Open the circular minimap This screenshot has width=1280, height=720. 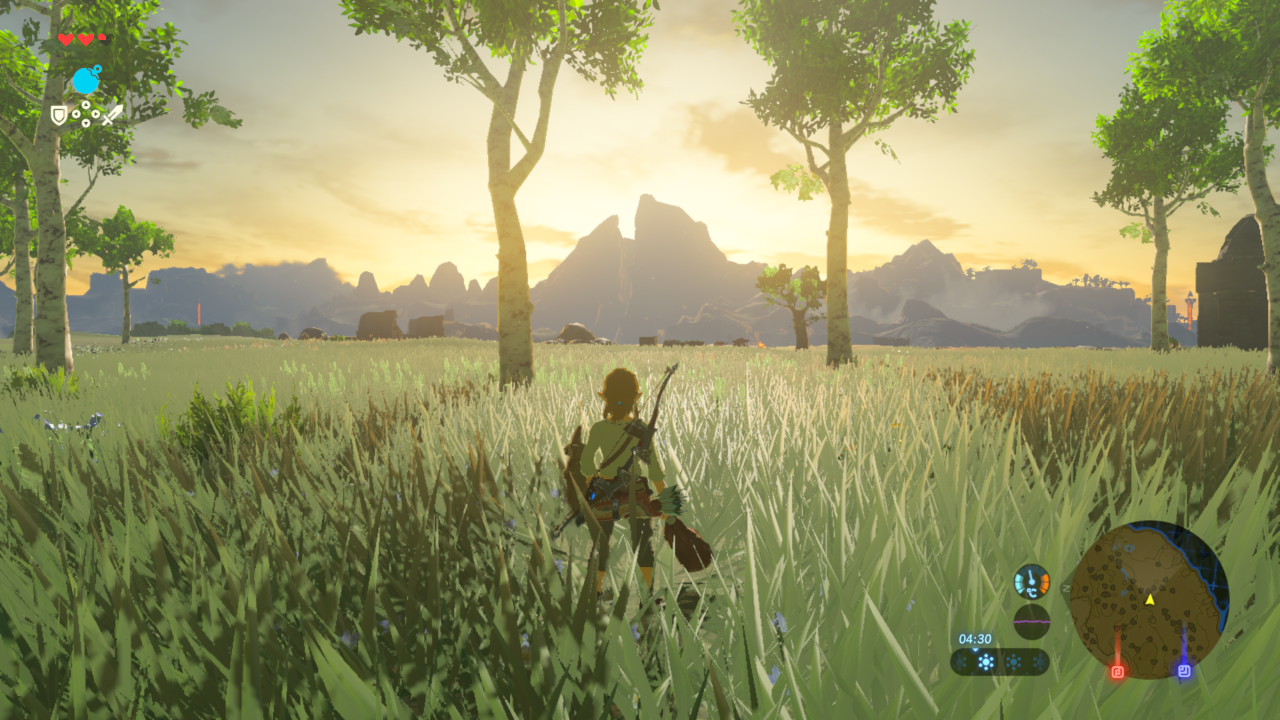pos(1149,600)
